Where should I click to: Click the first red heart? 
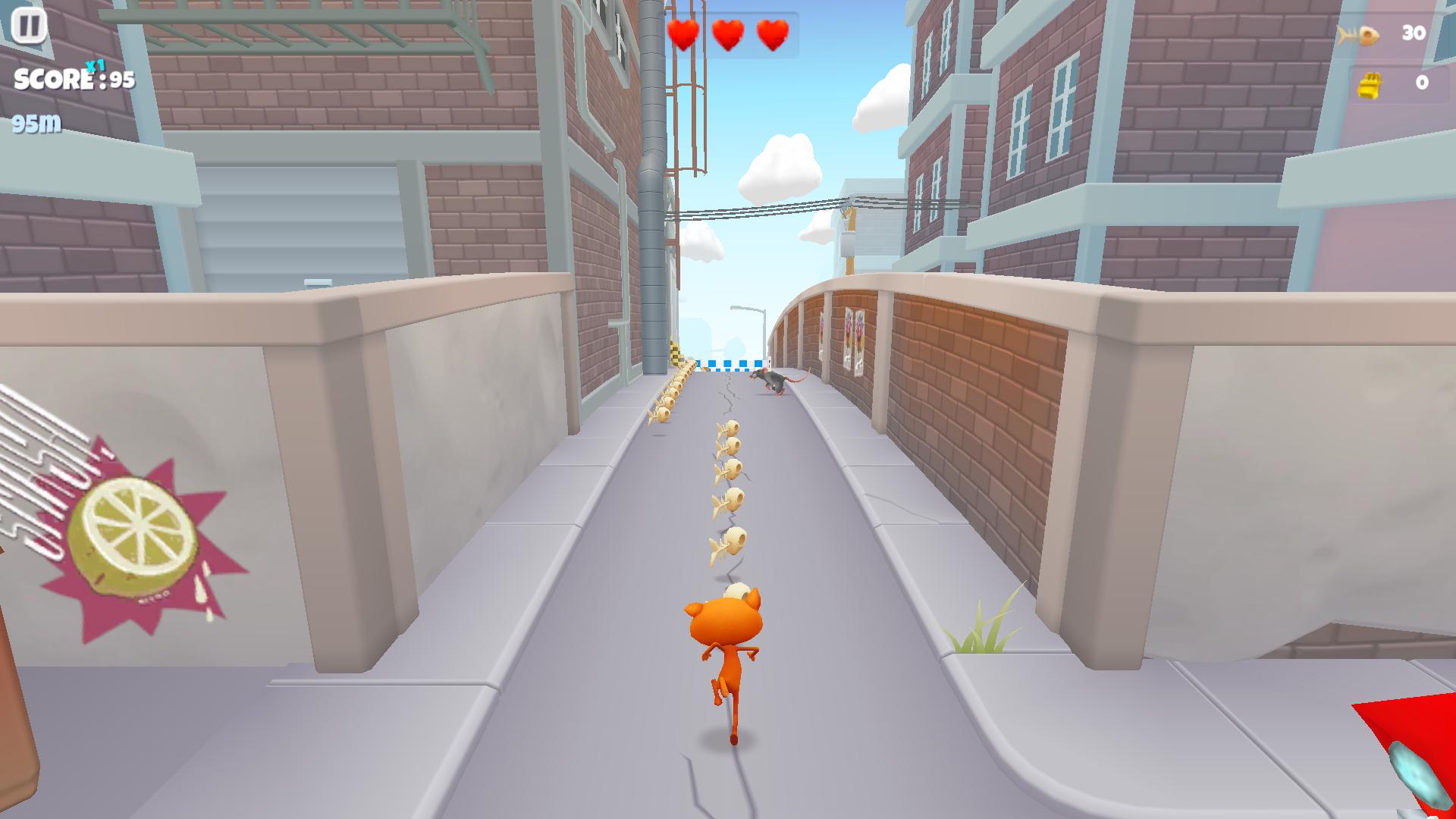[x=683, y=33]
